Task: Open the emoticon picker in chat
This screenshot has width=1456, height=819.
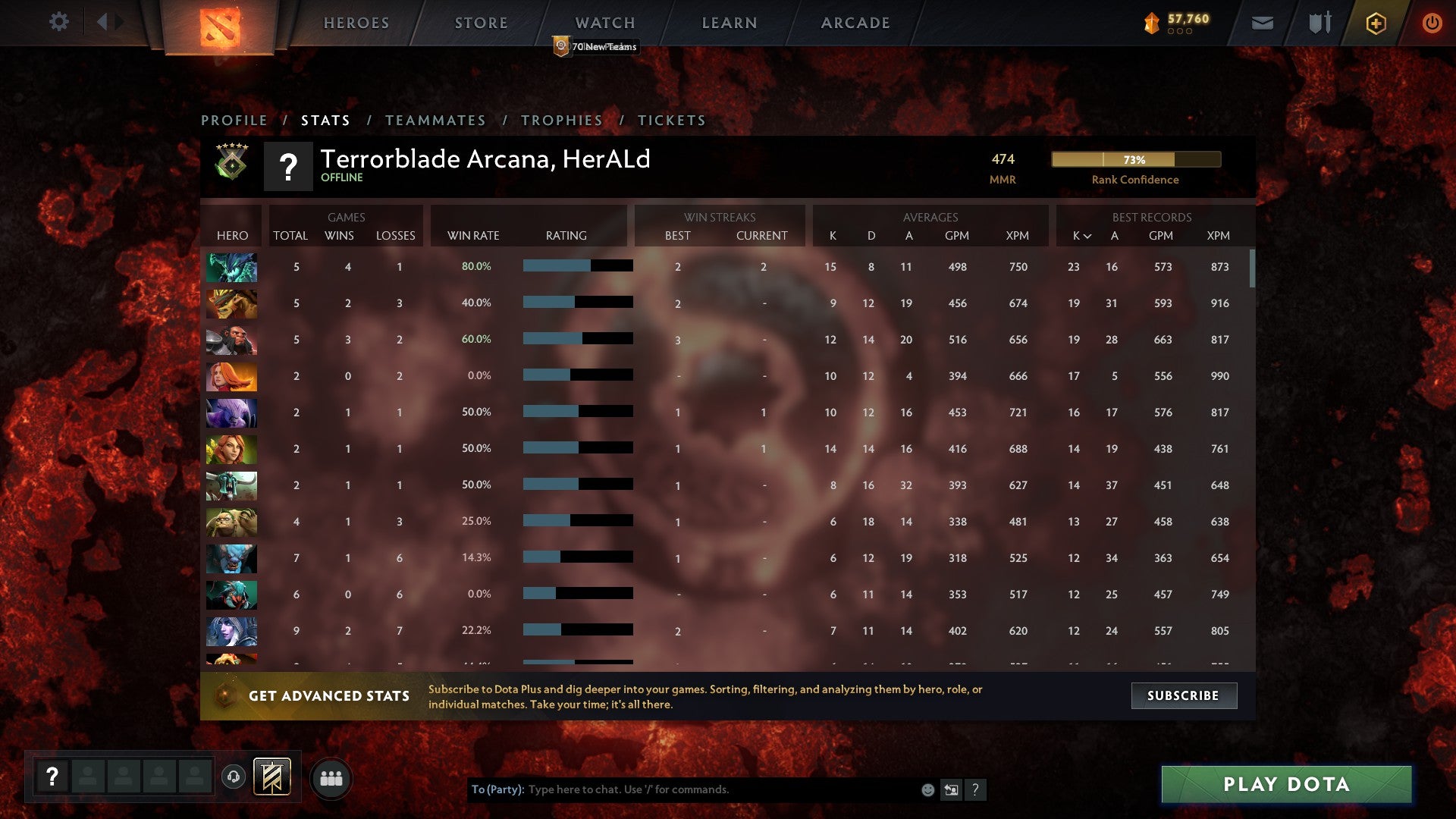Action: pos(927,789)
